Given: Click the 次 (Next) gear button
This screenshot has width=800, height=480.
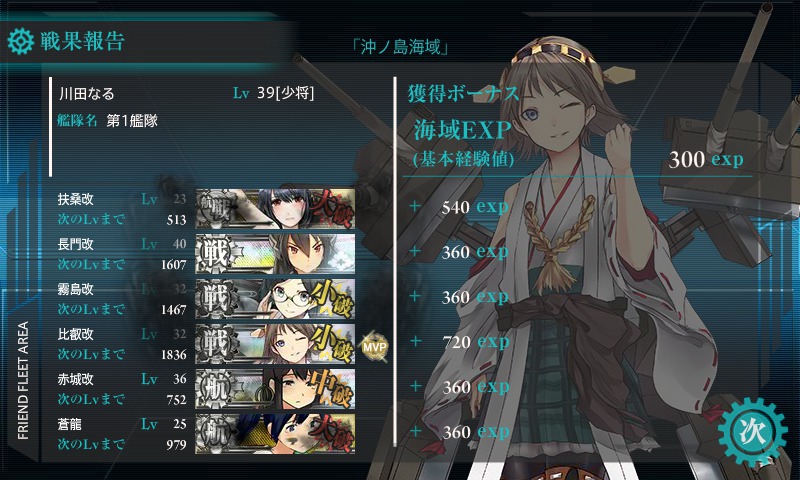Looking at the screenshot, I should click(752, 433).
